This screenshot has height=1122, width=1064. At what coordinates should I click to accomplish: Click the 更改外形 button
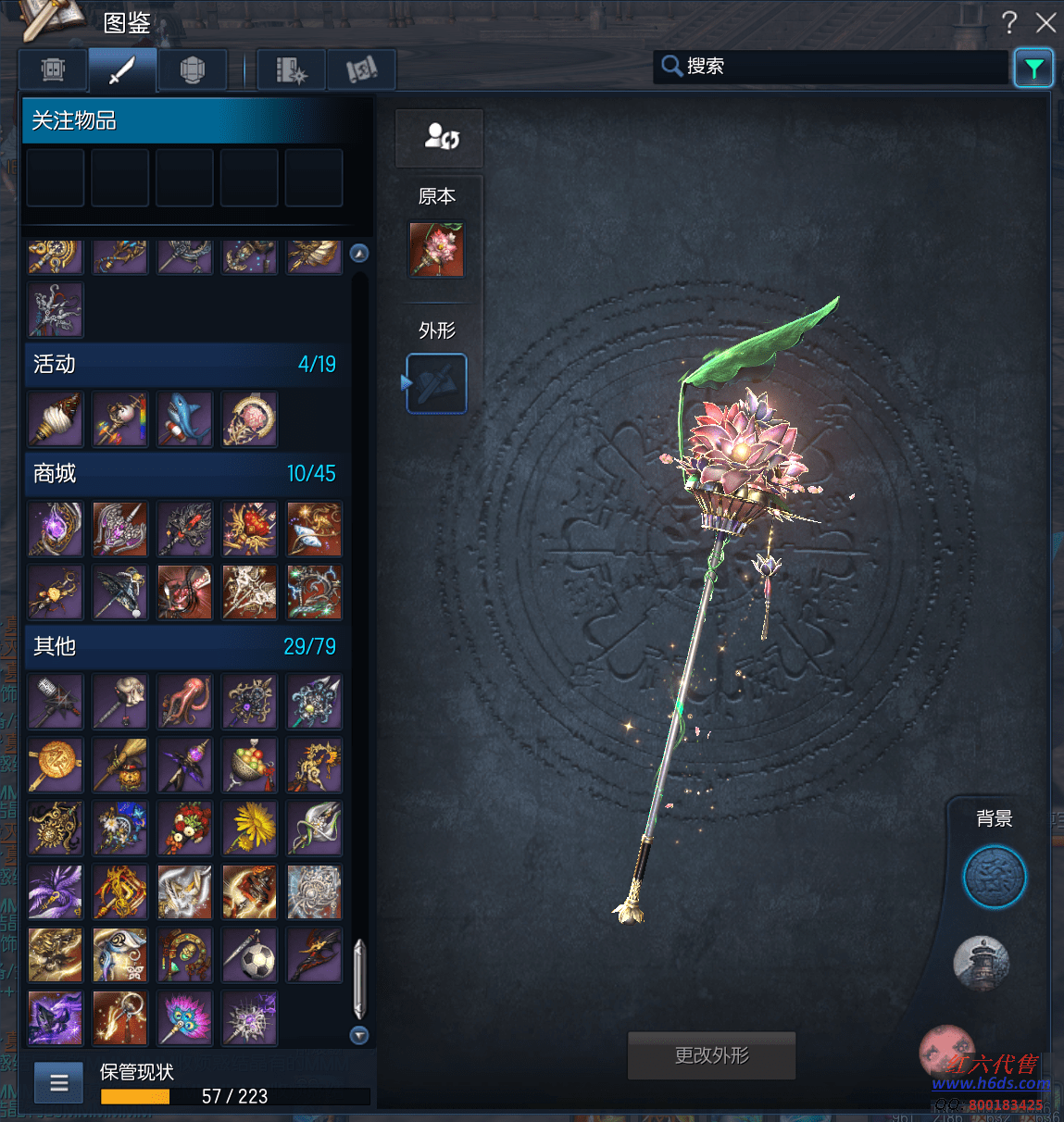711,1055
